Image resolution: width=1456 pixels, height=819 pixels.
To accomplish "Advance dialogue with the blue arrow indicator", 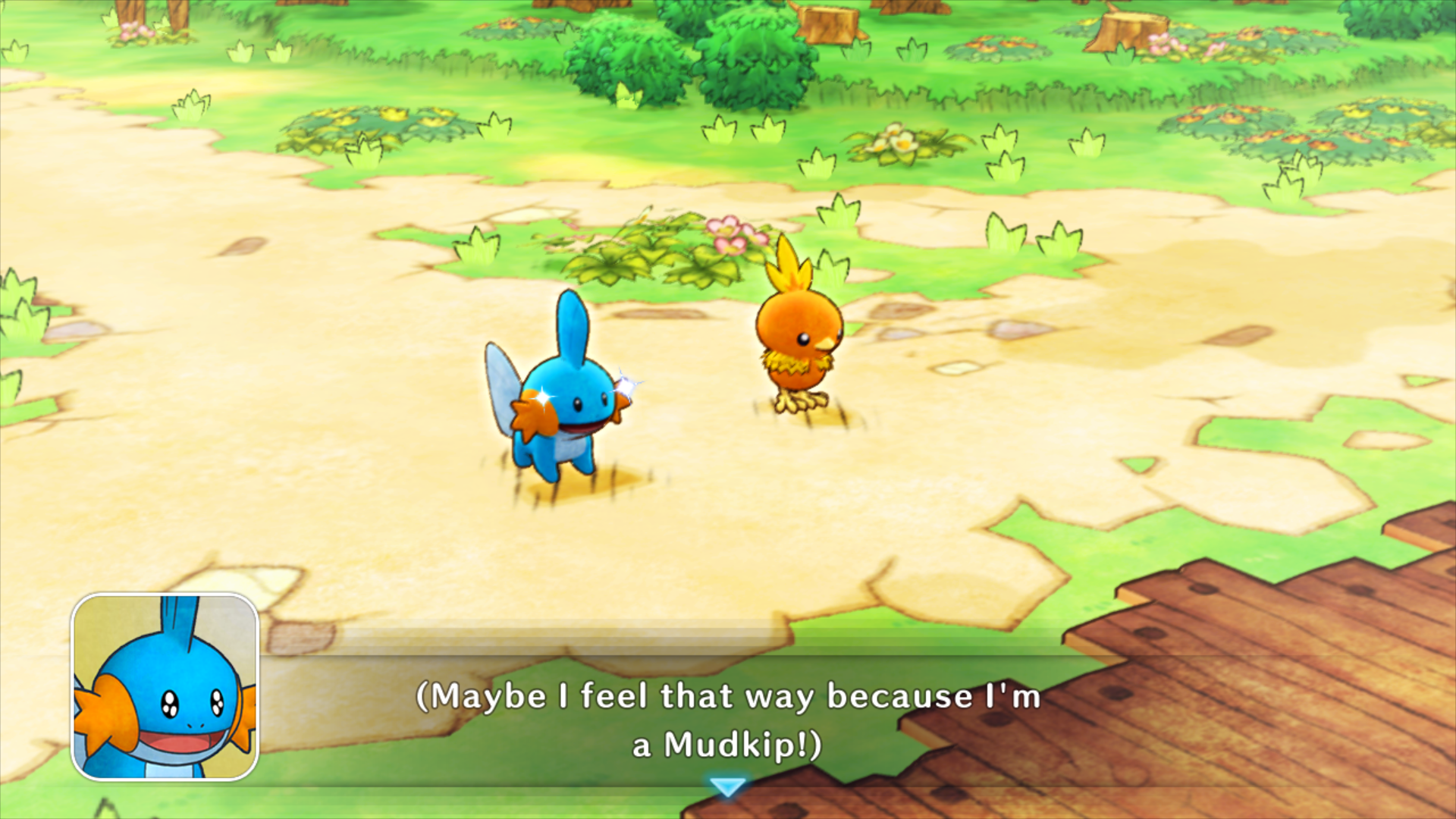I will pos(729,786).
